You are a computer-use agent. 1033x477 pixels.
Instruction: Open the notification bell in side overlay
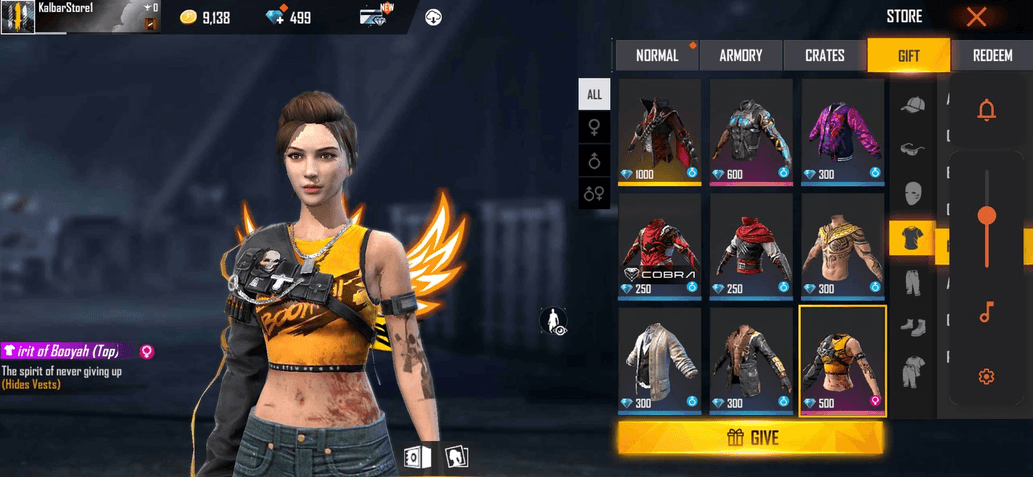tap(986, 110)
